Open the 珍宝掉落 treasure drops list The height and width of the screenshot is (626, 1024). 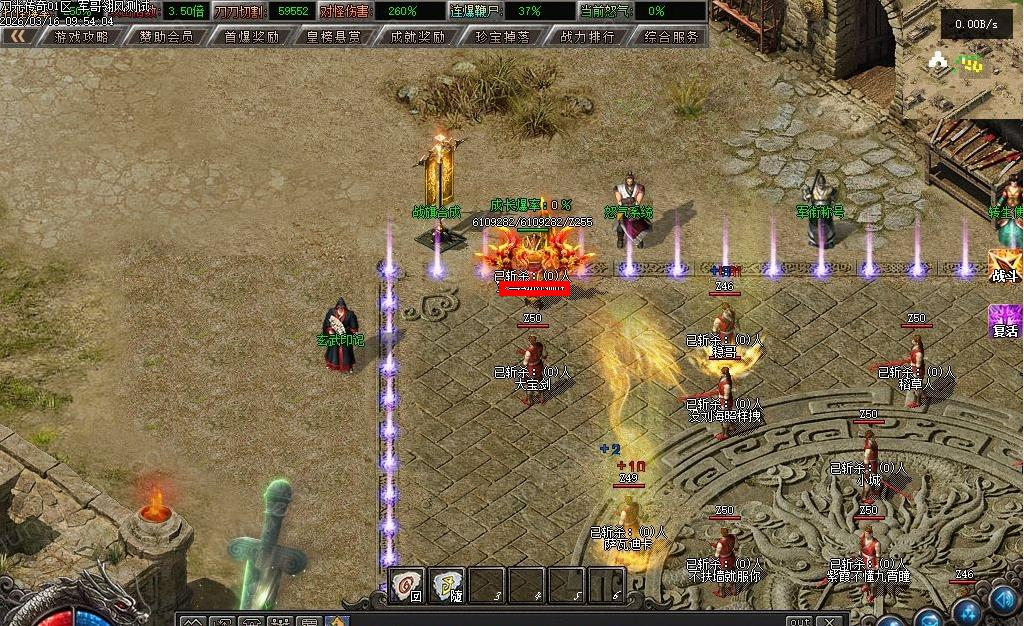tap(502, 37)
